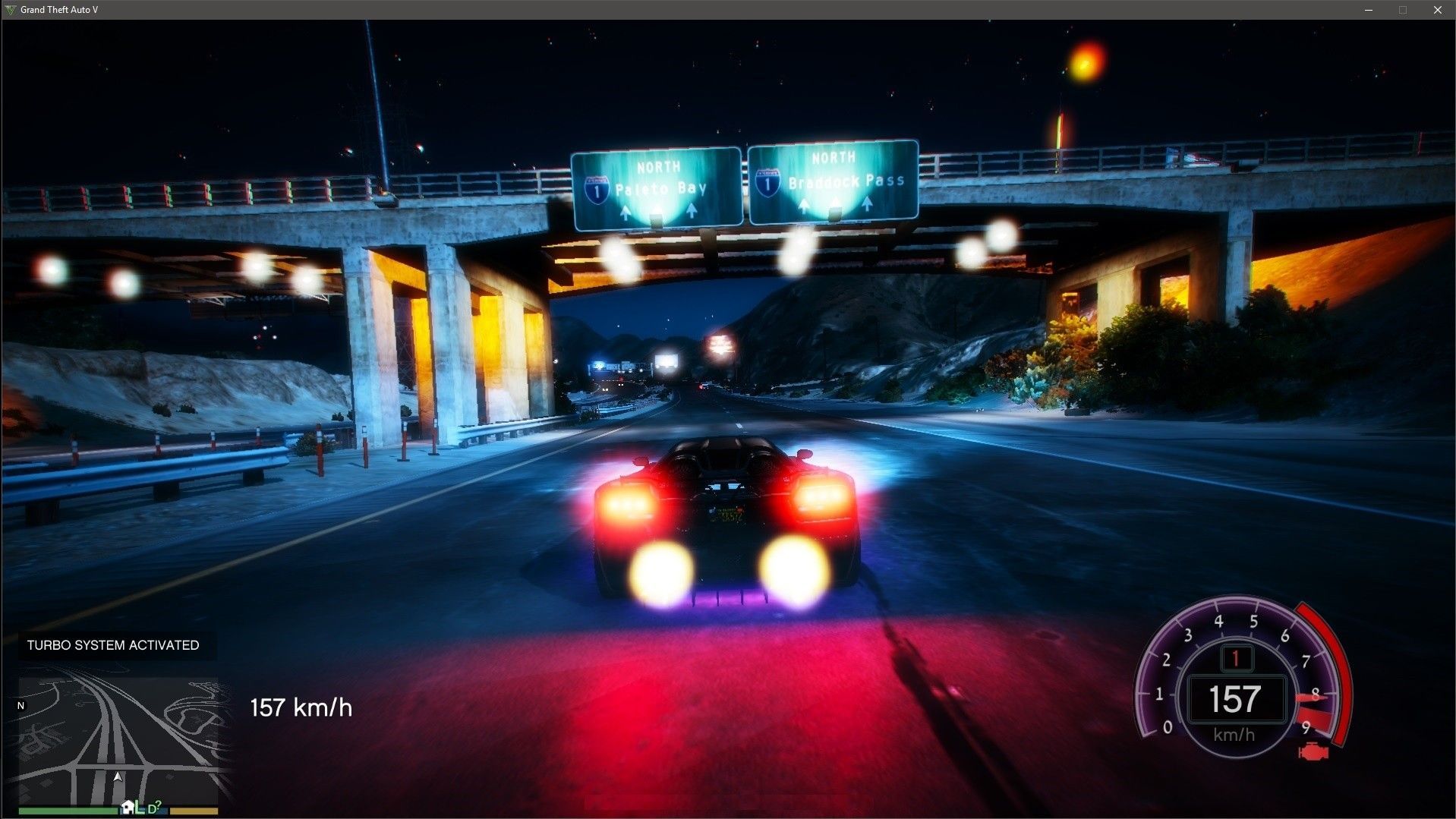This screenshot has width=1456, height=819.
Task: Close the Grand Theft Auto V window
Action: pyautogui.click(x=1437, y=10)
